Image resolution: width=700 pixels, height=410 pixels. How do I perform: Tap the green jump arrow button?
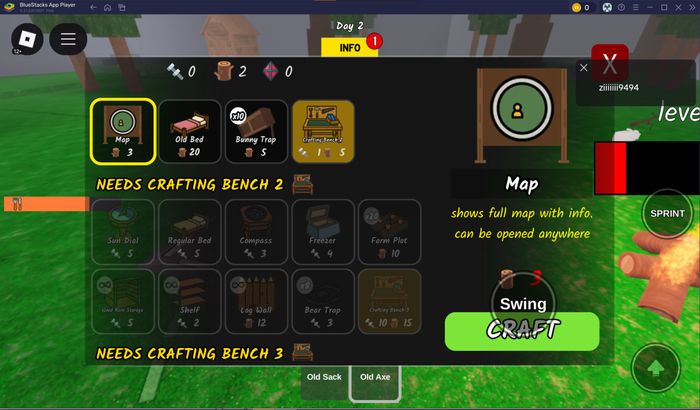pos(657,368)
